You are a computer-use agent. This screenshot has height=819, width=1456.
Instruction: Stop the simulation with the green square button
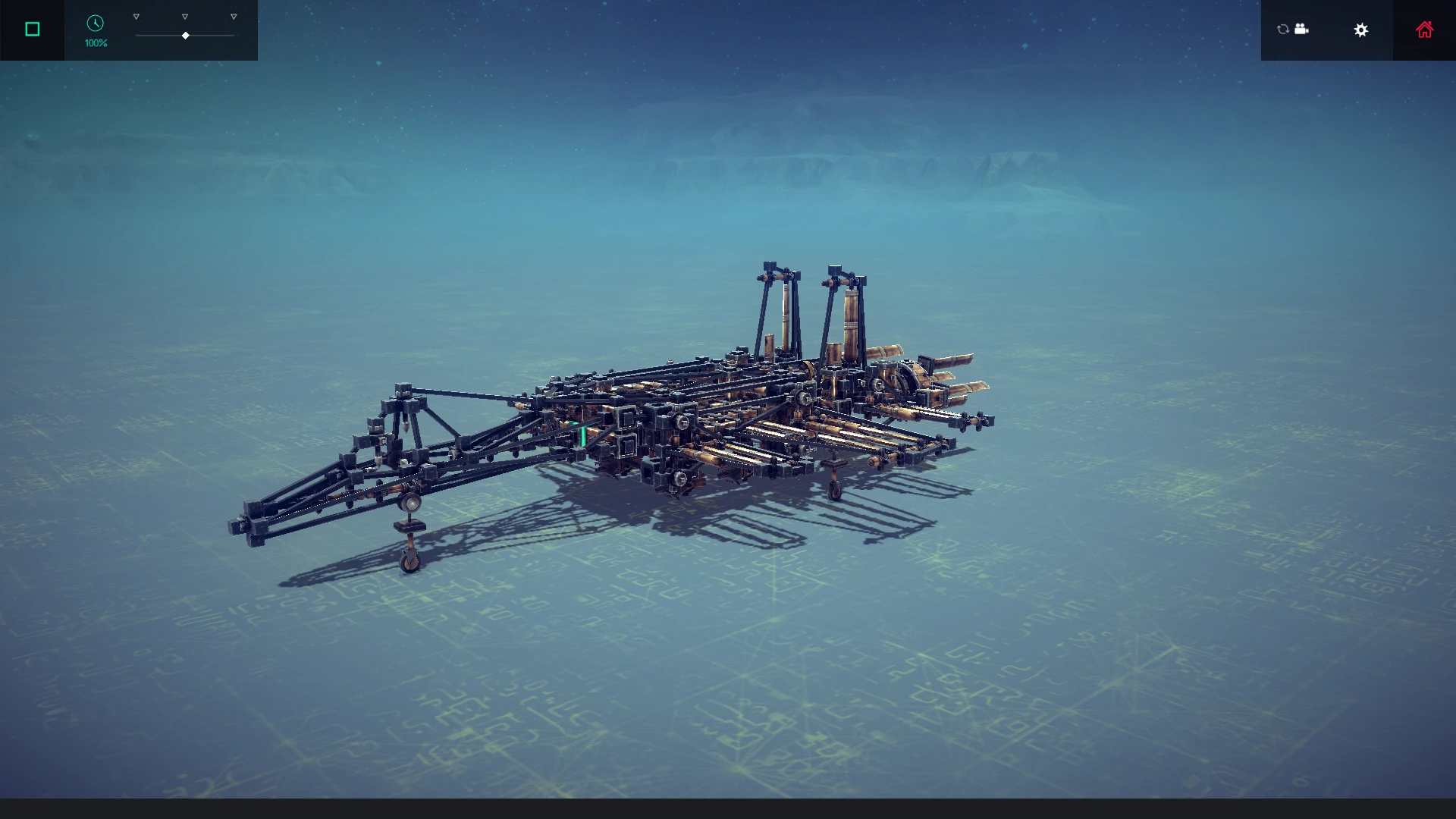coord(32,29)
